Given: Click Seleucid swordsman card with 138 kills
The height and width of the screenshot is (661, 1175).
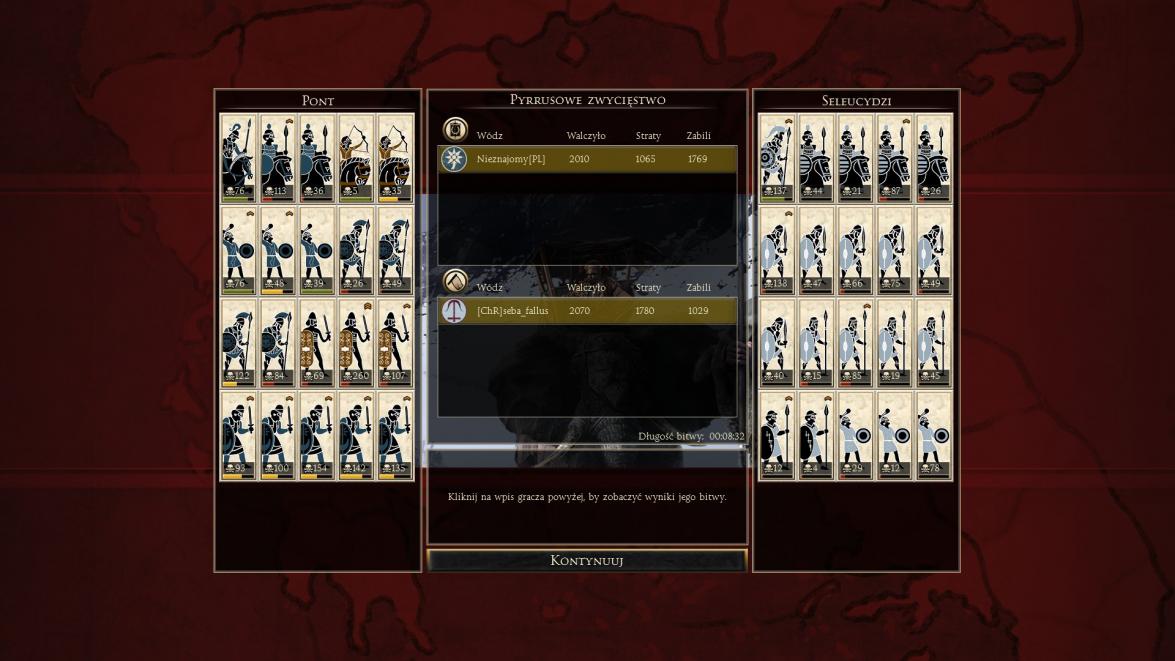Looking at the screenshot, I should pyautogui.click(x=776, y=250).
